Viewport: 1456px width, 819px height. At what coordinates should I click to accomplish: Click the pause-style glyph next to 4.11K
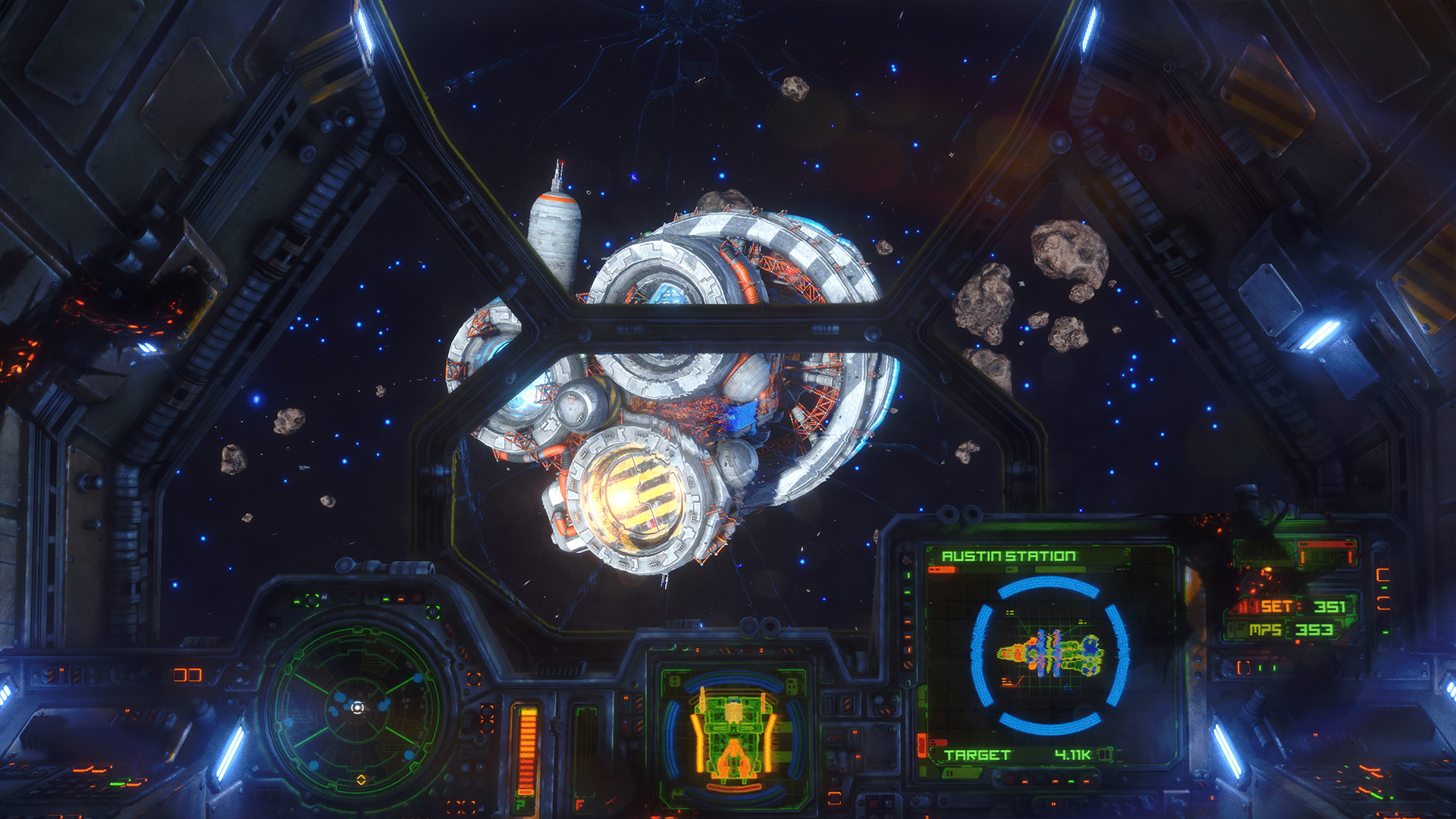(x=1104, y=755)
